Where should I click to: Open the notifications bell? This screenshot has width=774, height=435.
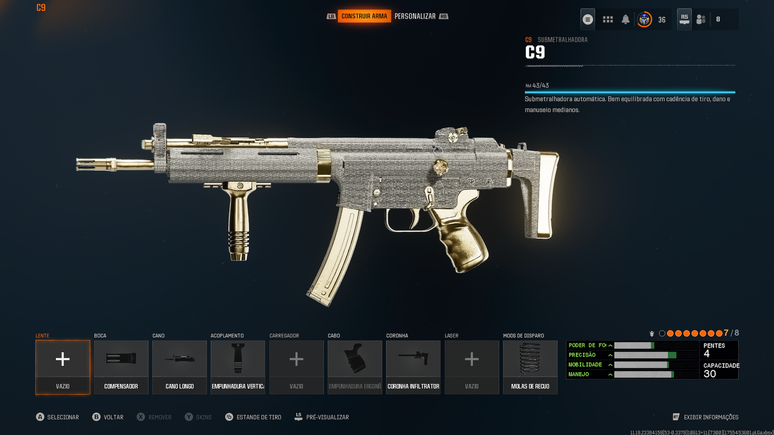[x=626, y=19]
